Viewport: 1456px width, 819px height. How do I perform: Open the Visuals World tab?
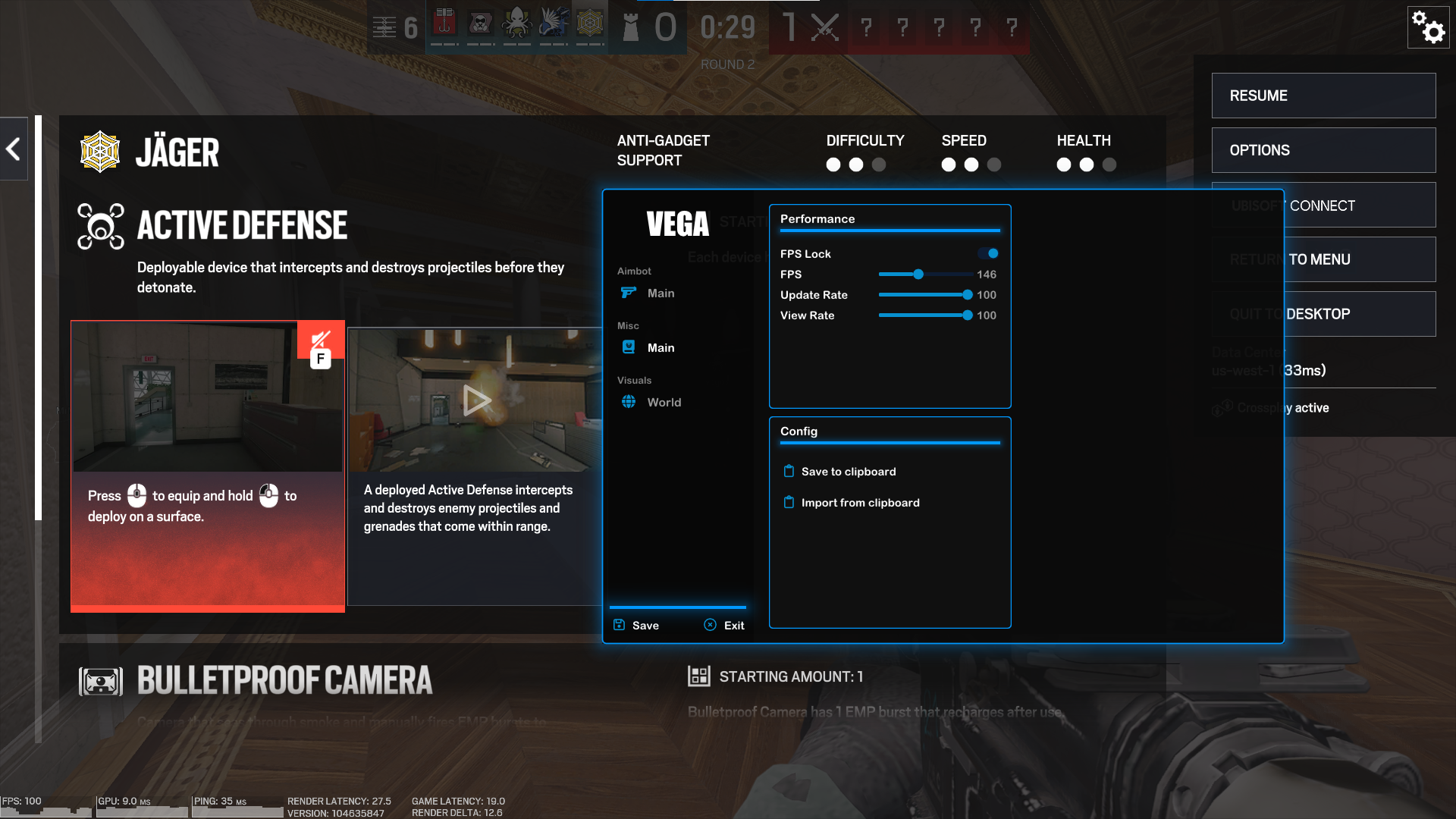click(664, 403)
